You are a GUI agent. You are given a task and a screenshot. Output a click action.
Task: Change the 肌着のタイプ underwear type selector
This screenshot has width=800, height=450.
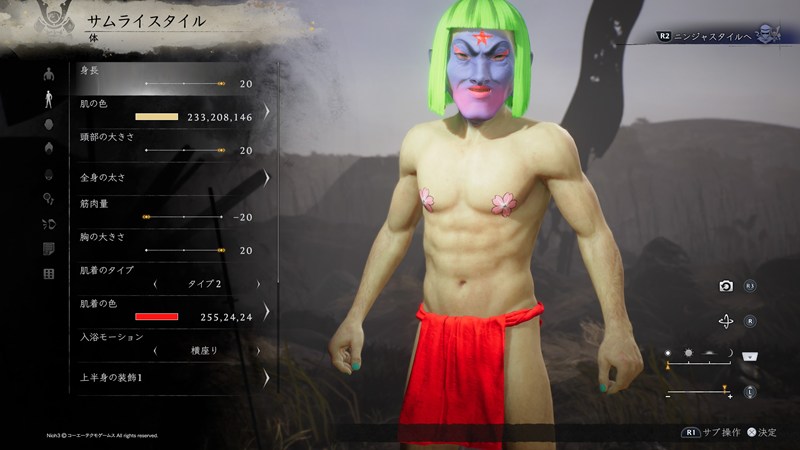205,284
